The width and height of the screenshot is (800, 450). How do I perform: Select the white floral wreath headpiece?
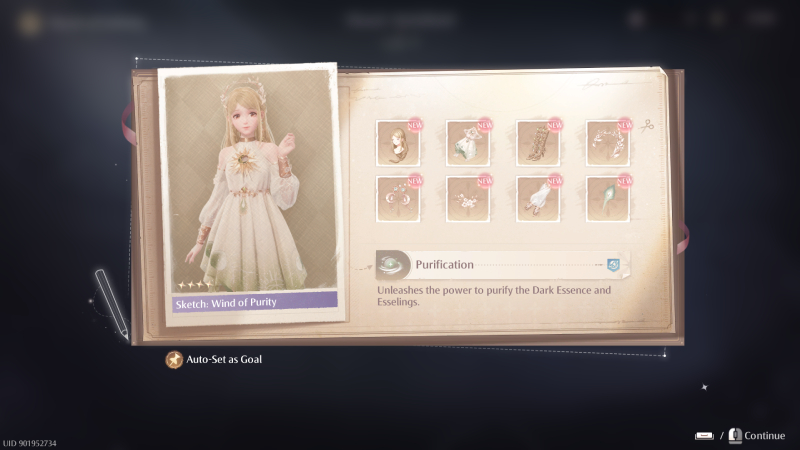click(607, 143)
